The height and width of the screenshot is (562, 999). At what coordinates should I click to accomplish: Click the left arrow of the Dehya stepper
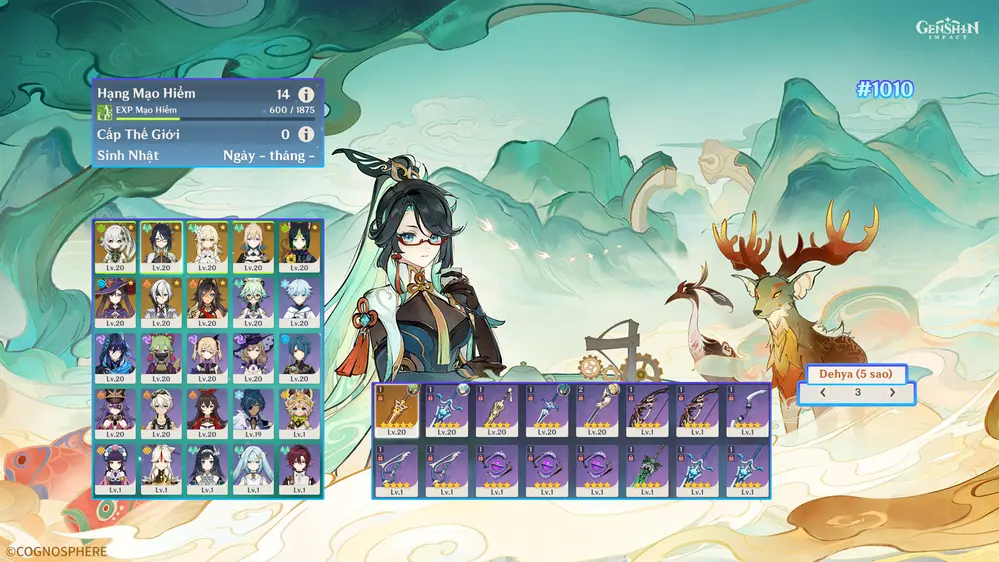coord(823,393)
